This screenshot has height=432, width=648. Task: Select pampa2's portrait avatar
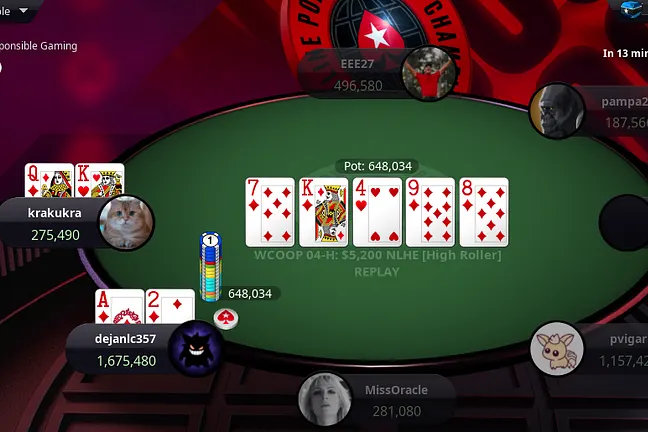(557, 111)
